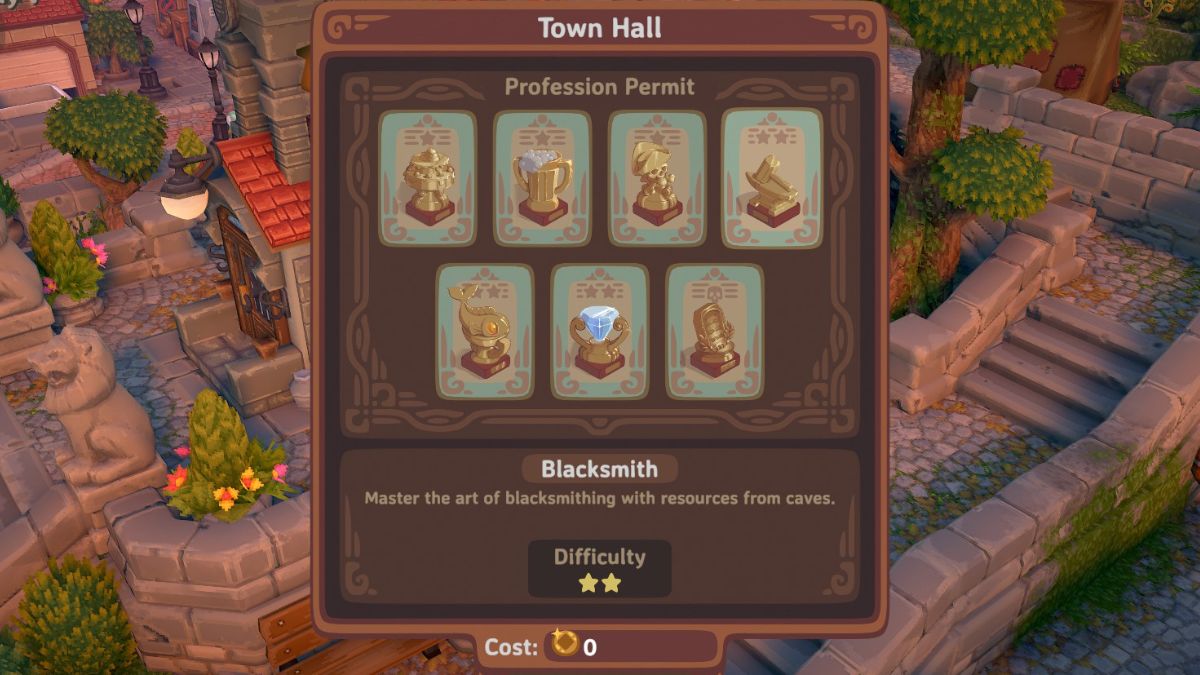
Task: Pick the mushroom trophy permit card
Action: pos(657,178)
